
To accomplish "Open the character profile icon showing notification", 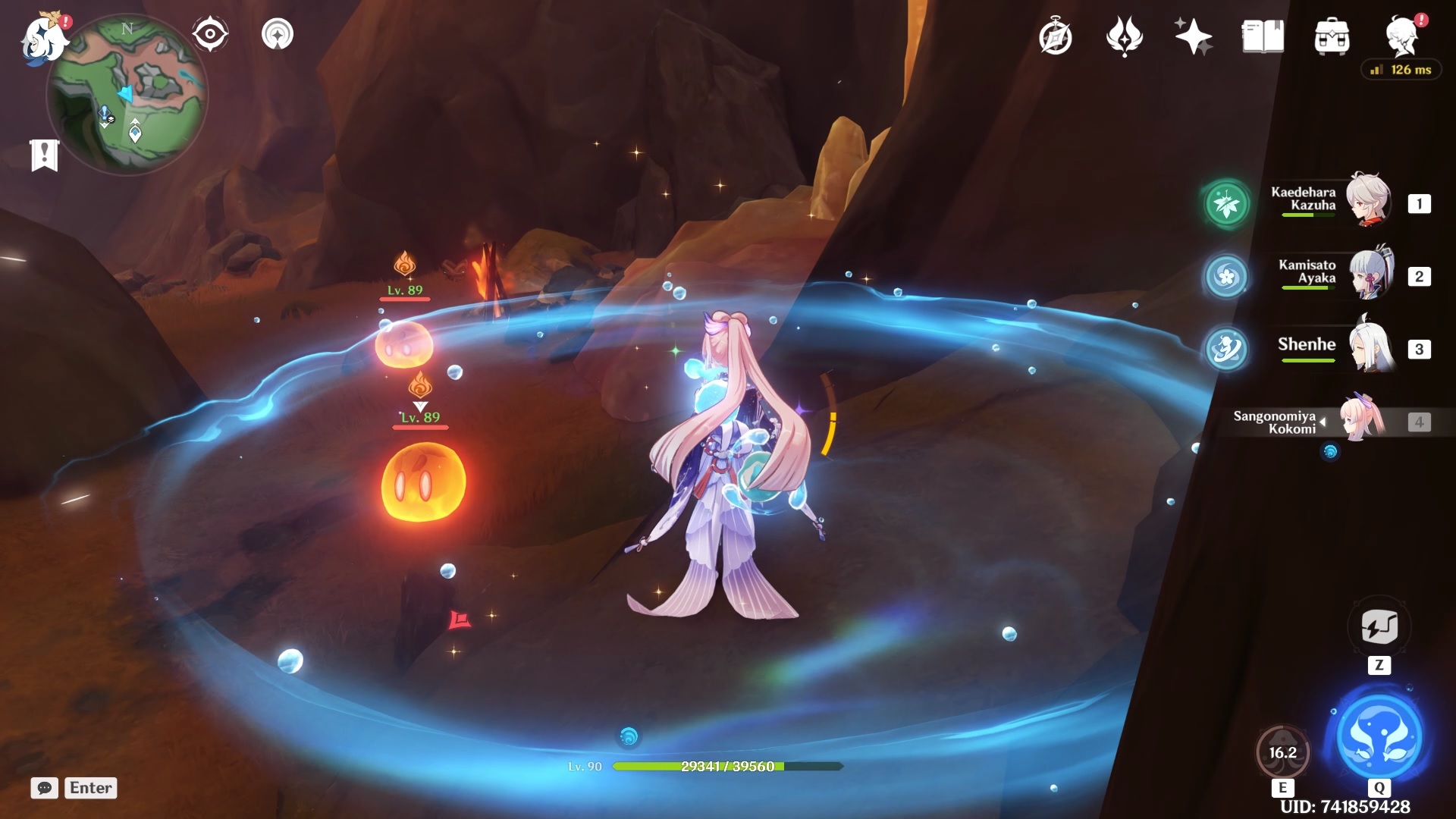I will tap(1404, 36).
